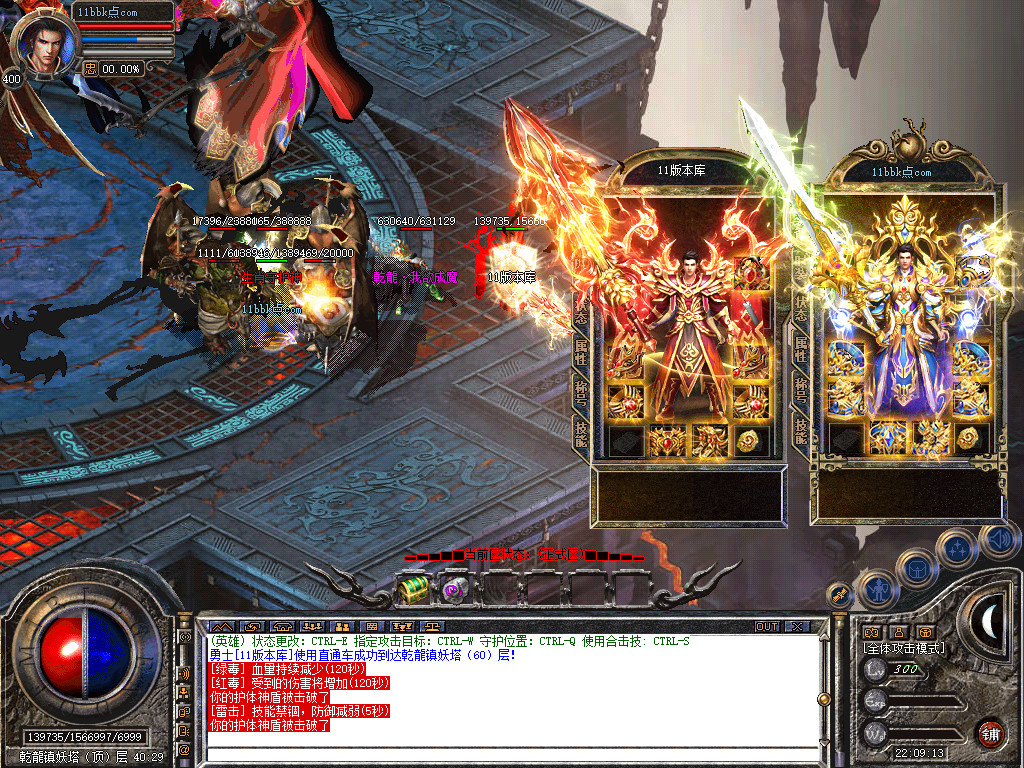The image size is (1024, 768).
Task: Click the OUT button above the chat
Action: click(x=766, y=627)
